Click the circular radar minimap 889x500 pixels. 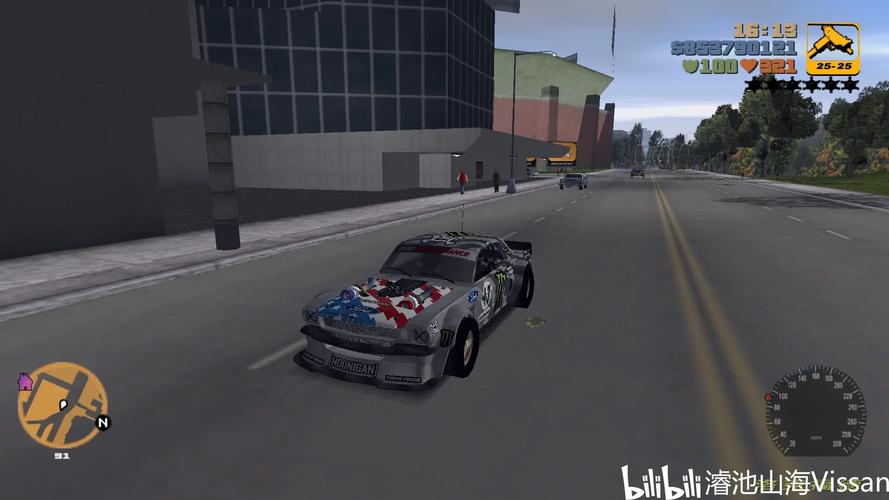(x=62, y=405)
